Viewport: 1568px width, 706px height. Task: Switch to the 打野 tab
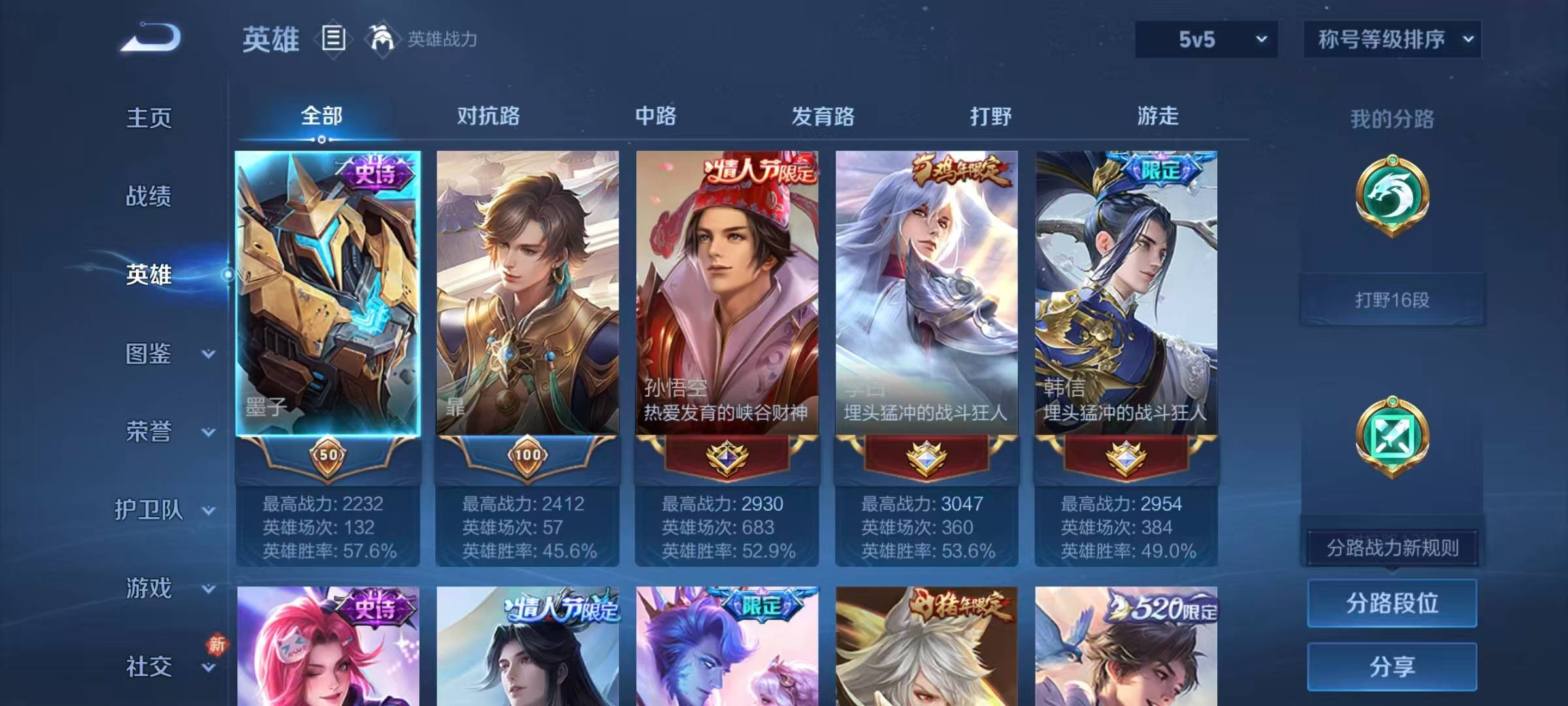(x=990, y=118)
